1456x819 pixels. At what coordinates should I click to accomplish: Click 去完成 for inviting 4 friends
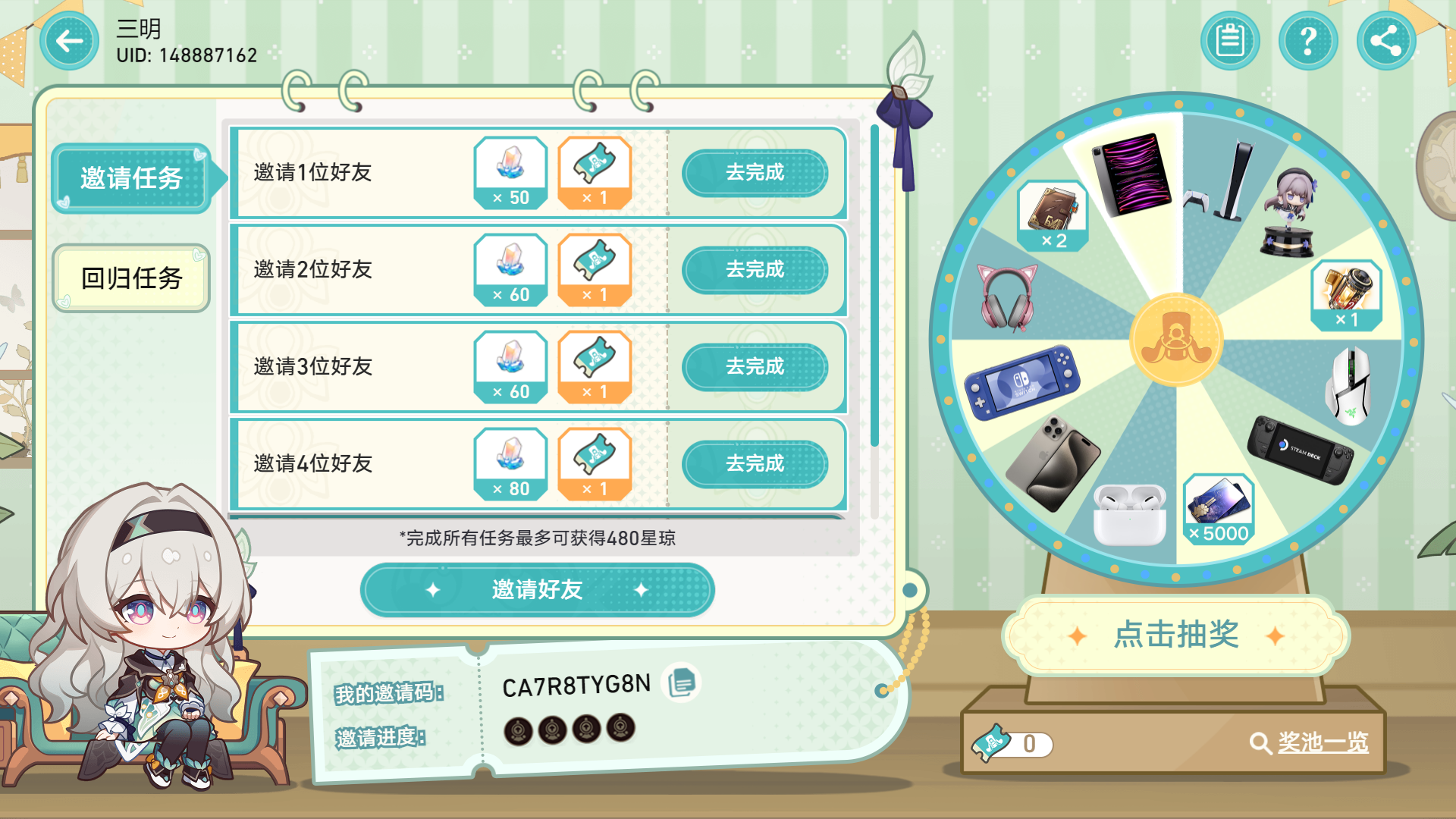click(756, 464)
